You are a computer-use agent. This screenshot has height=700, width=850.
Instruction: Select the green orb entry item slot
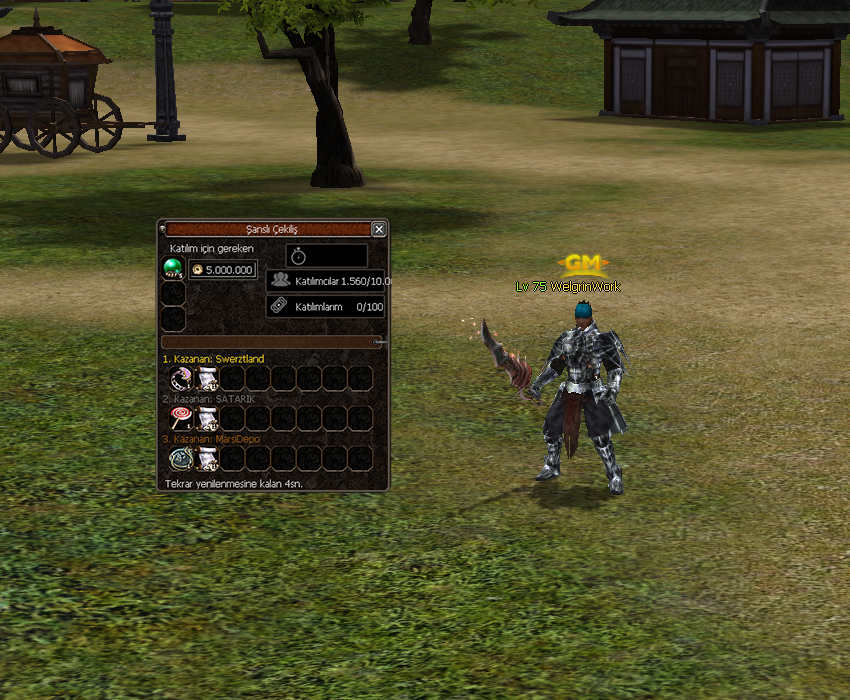(x=173, y=267)
